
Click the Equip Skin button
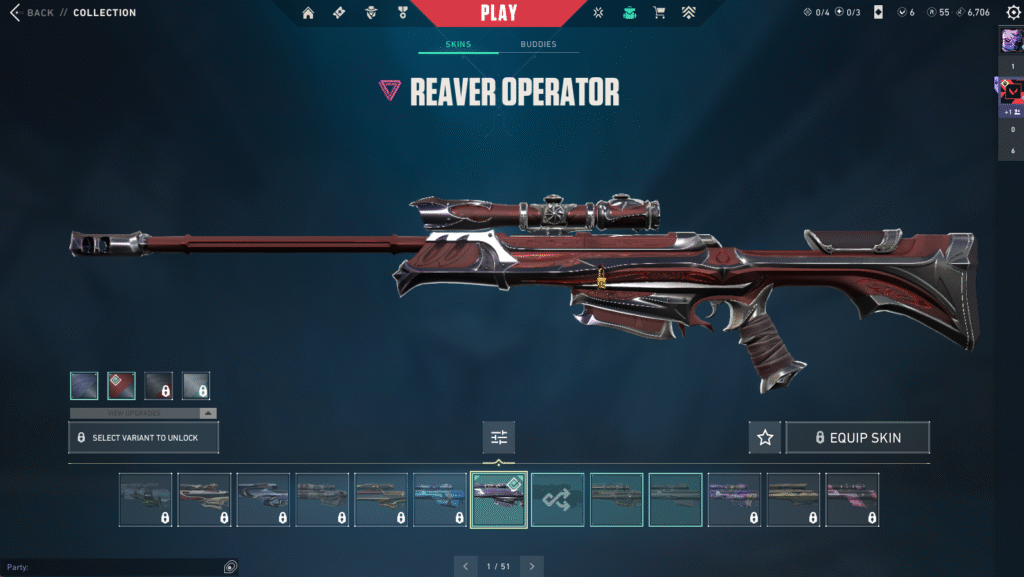(x=857, y=437)
